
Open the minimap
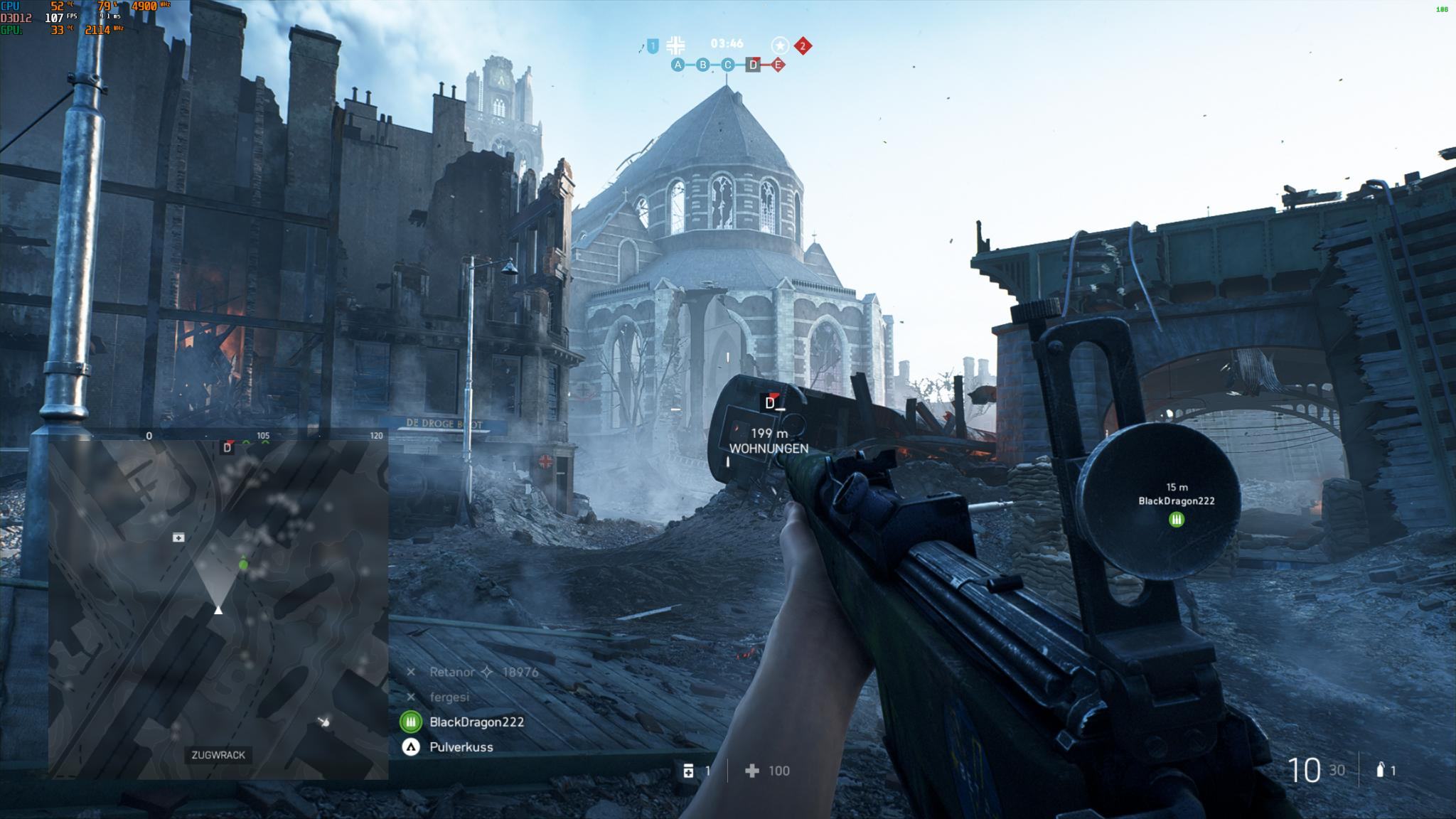(218, 609)
